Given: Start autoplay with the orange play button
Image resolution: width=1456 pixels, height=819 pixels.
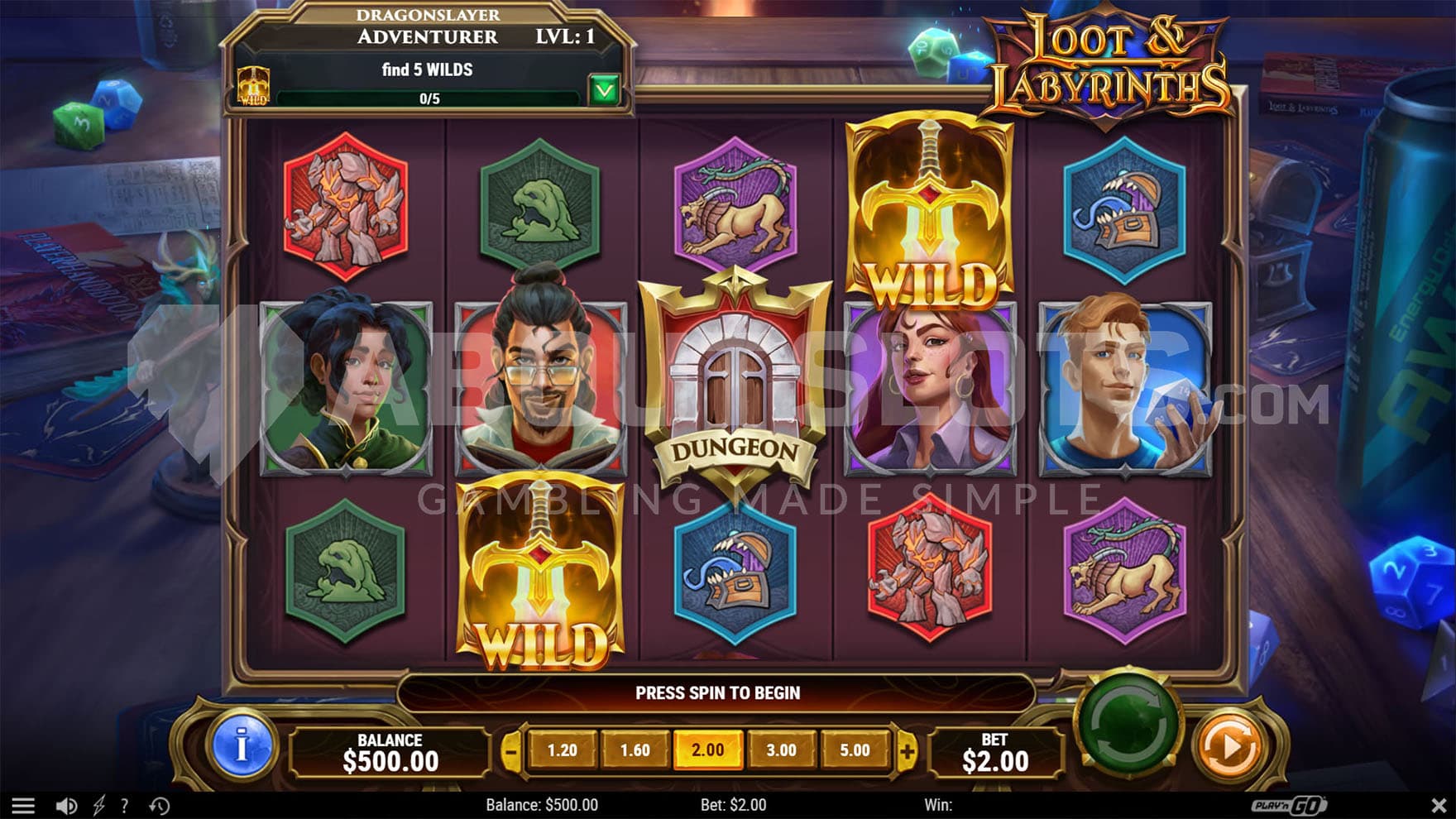Looking at the screenshot, I should [x=1230, y=746].
